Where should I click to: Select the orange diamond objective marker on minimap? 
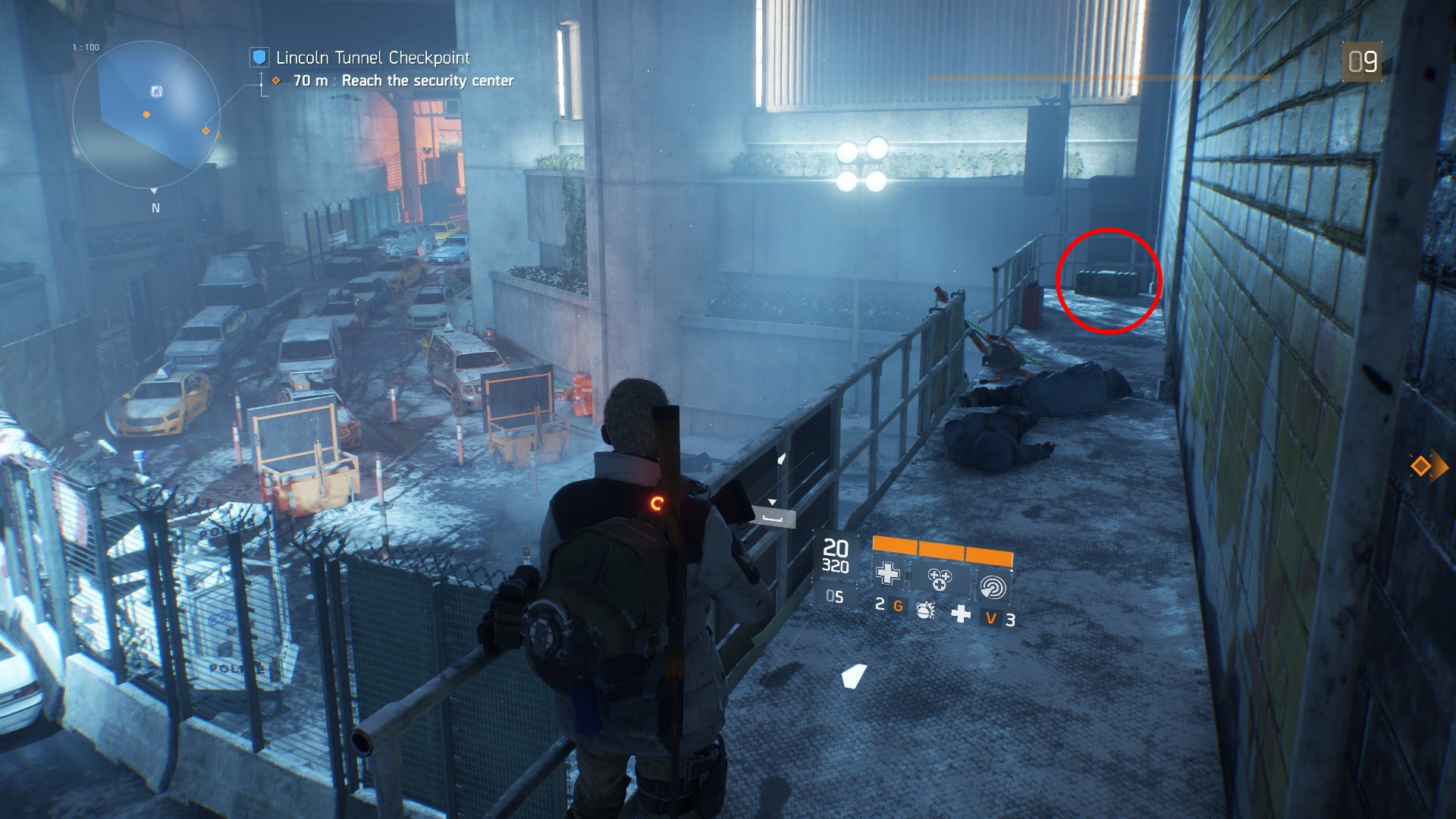coord(206,131)
